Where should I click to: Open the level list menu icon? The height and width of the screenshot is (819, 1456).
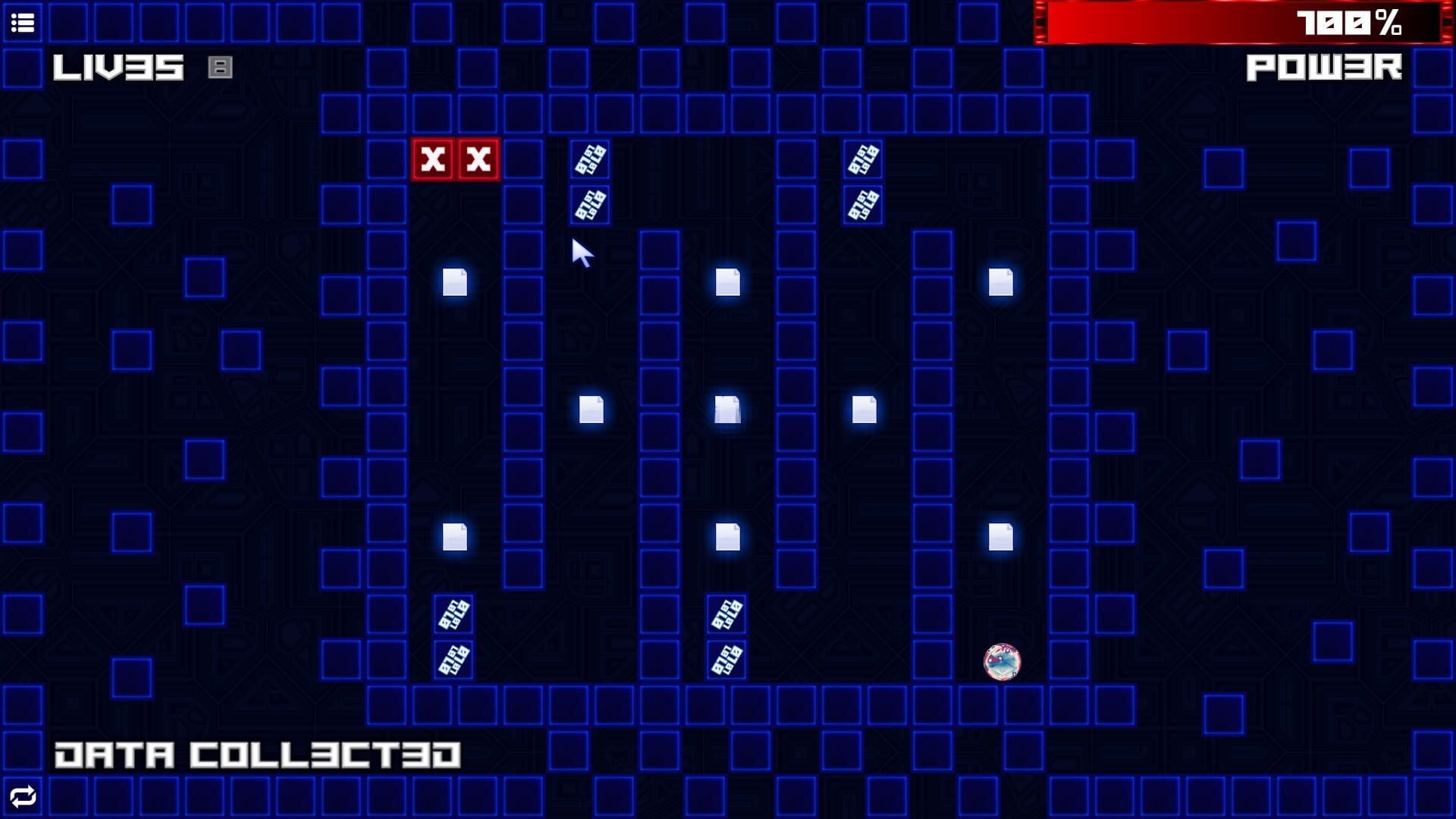pyautogui.click(x=22, y=22)
